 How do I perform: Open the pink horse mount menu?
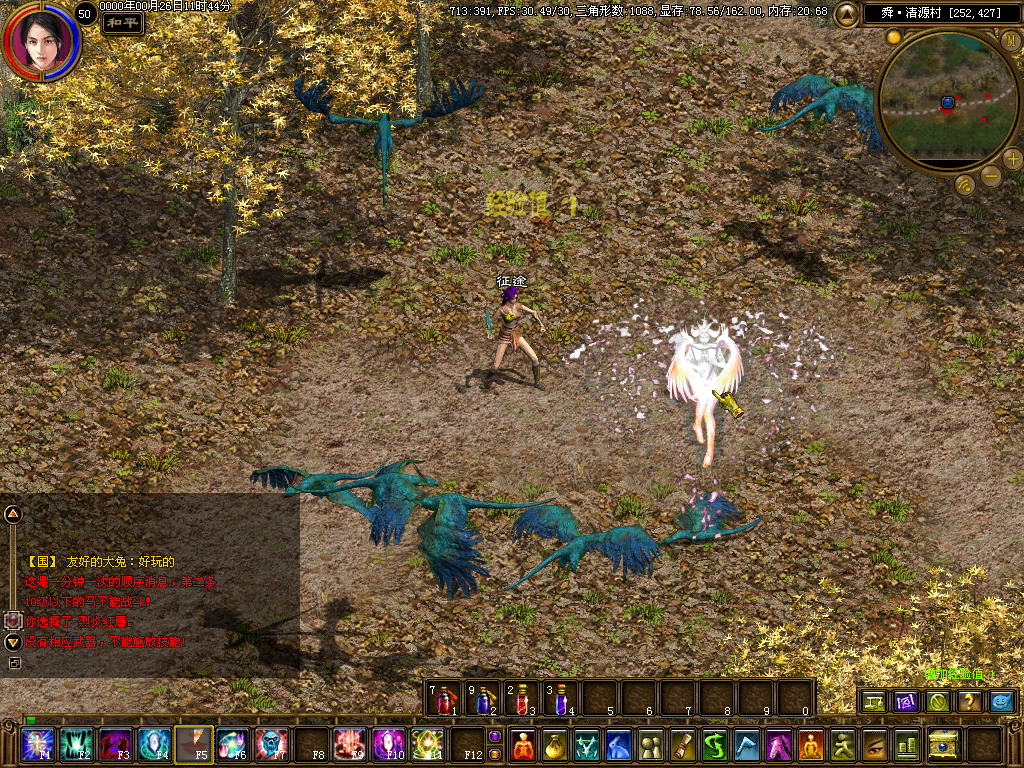(x=779, y=745)
